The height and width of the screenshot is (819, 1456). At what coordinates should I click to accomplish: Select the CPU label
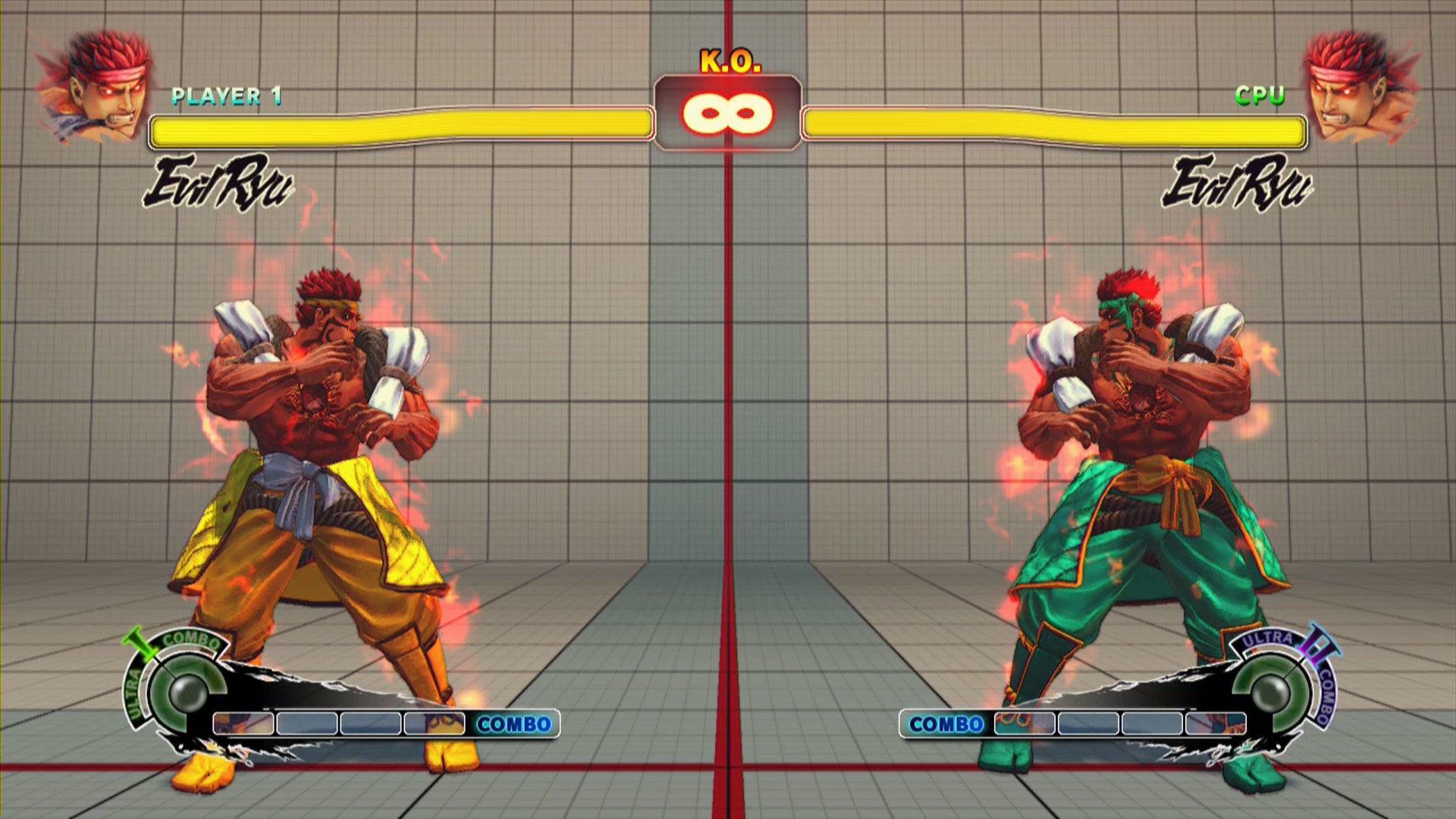(1260, 96)
